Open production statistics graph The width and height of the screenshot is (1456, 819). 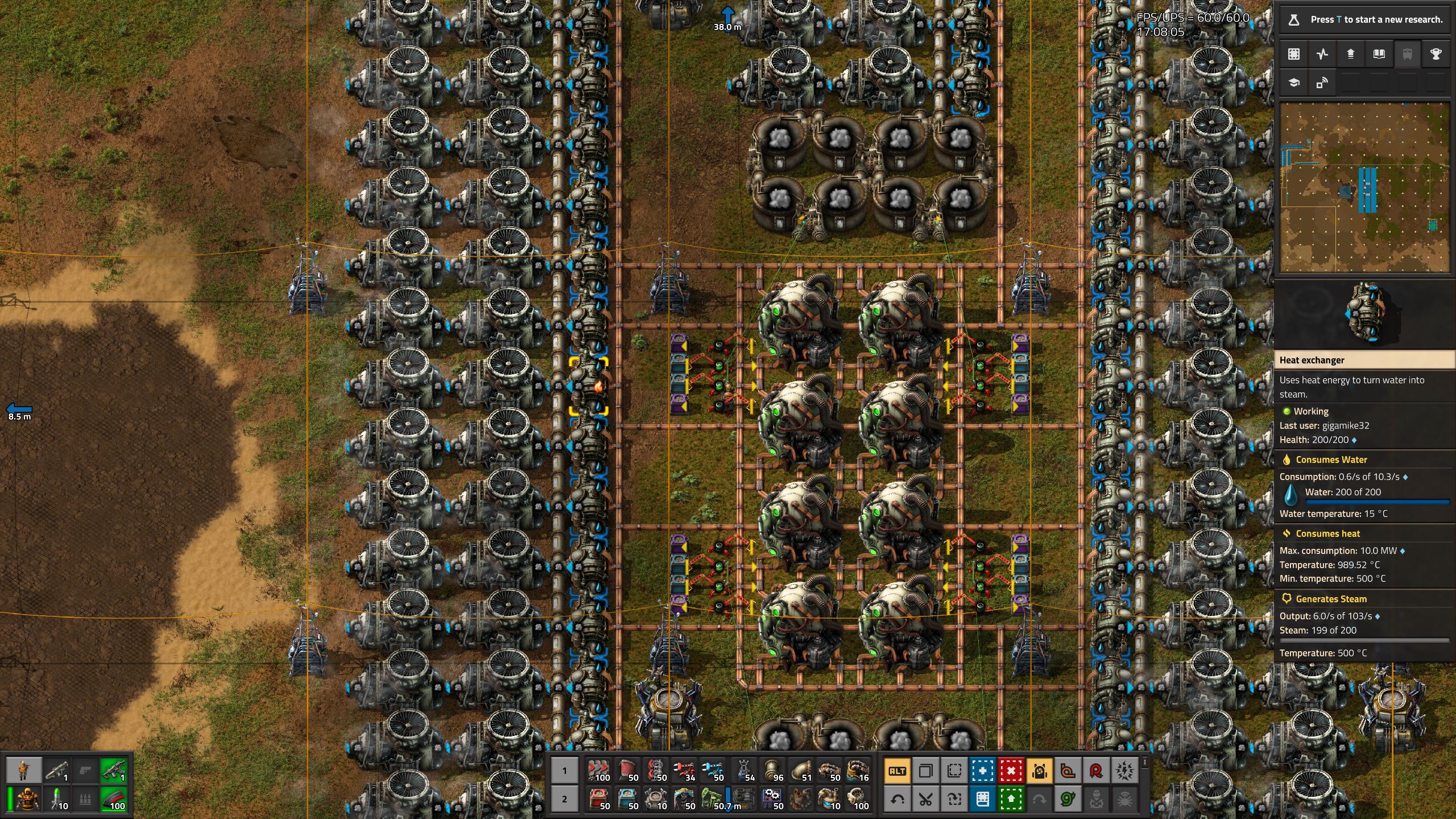tap(1321, 54)
